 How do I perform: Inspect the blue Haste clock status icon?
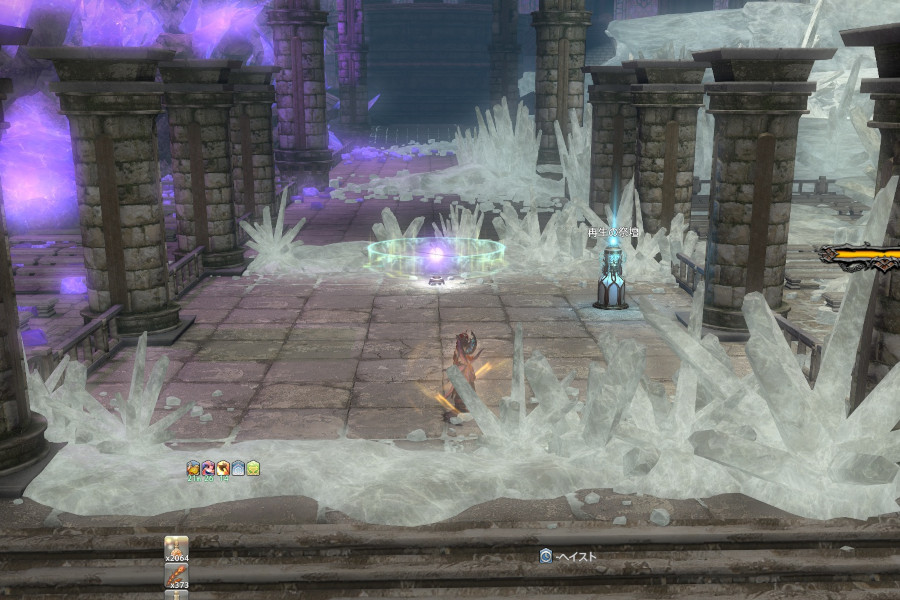click(x=546, y=556)
